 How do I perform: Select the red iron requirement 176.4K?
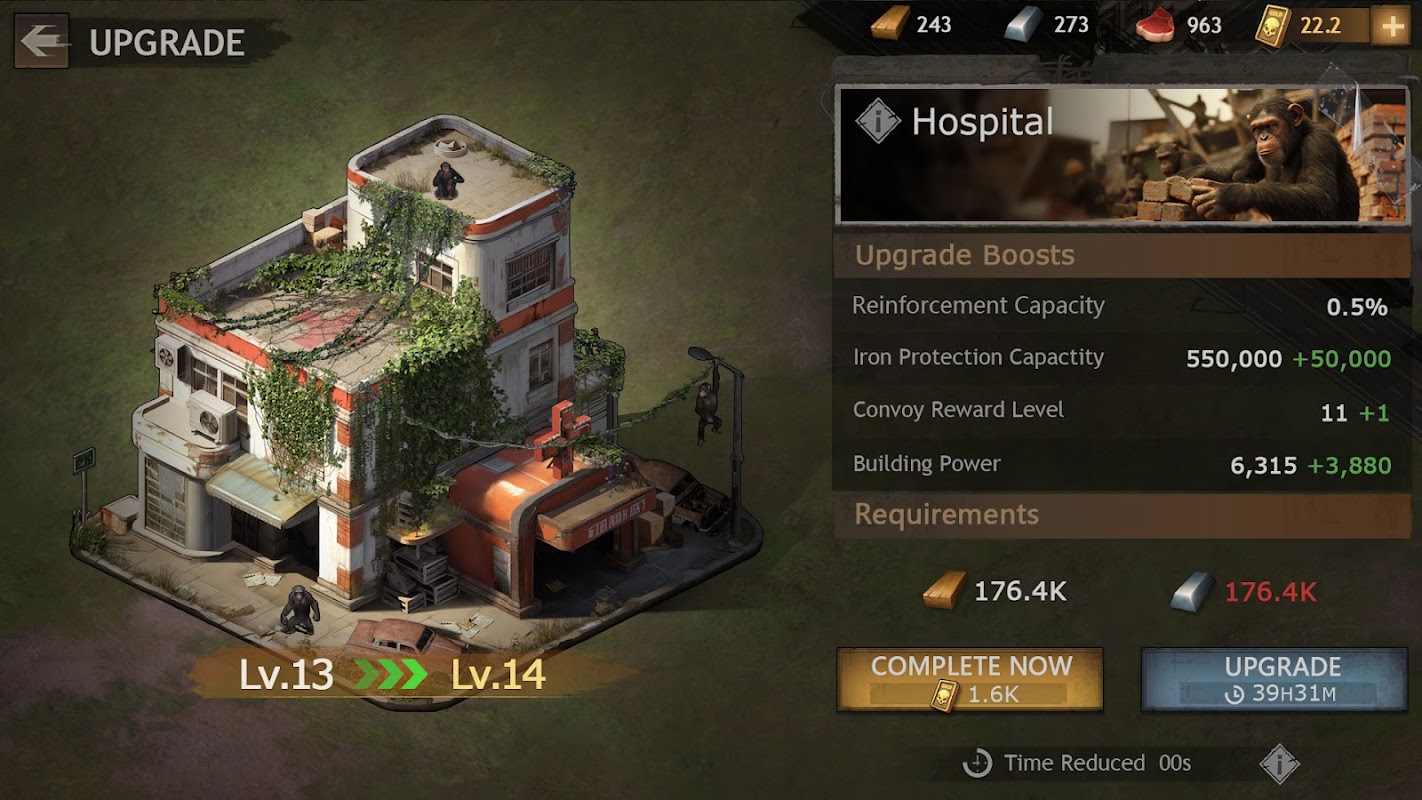pos(1270,592)
